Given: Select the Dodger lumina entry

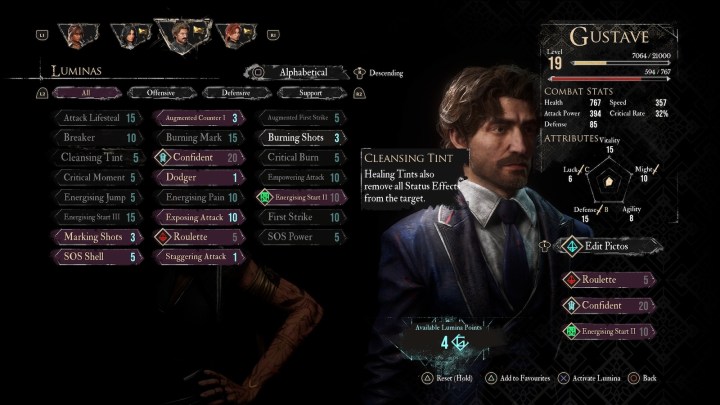Looking at the screenshot, I should point(198,178).
